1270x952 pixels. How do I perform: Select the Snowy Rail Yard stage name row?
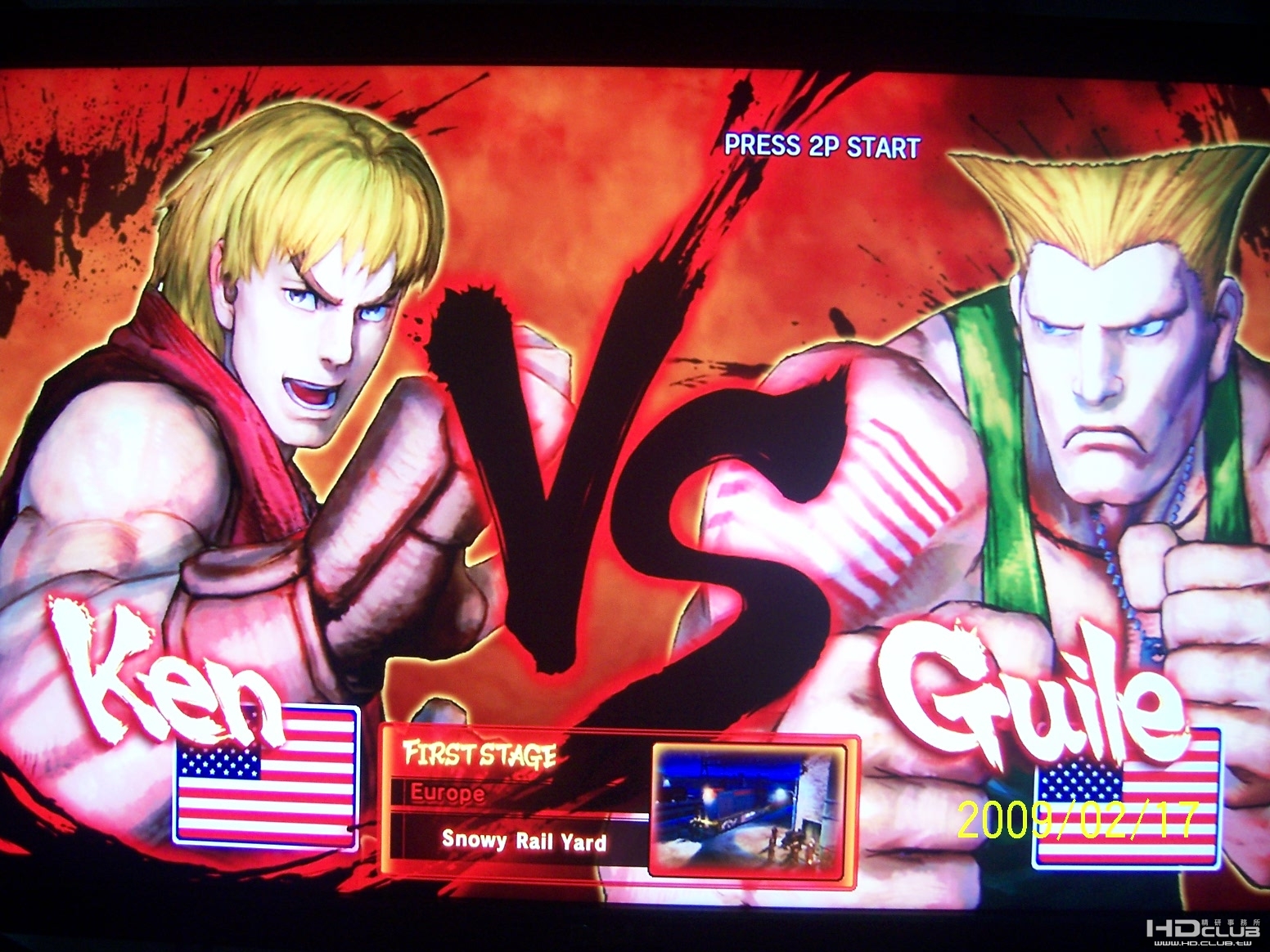click(524, 841)
